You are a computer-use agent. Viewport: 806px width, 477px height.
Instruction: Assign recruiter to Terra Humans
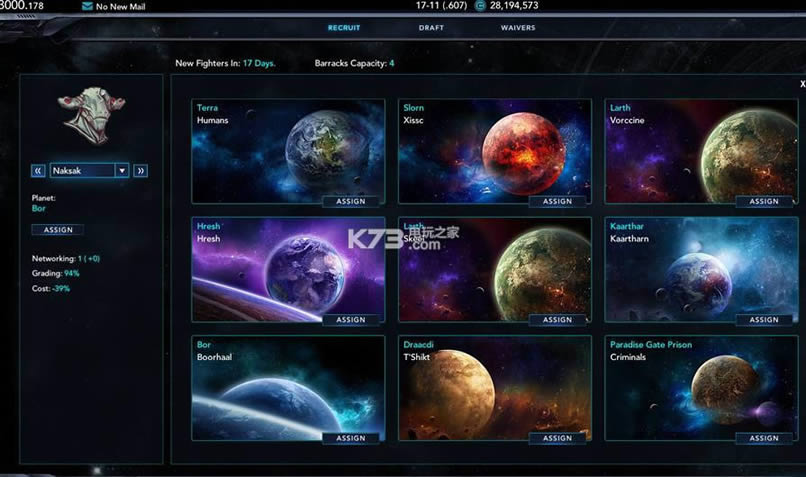(350, 201)
